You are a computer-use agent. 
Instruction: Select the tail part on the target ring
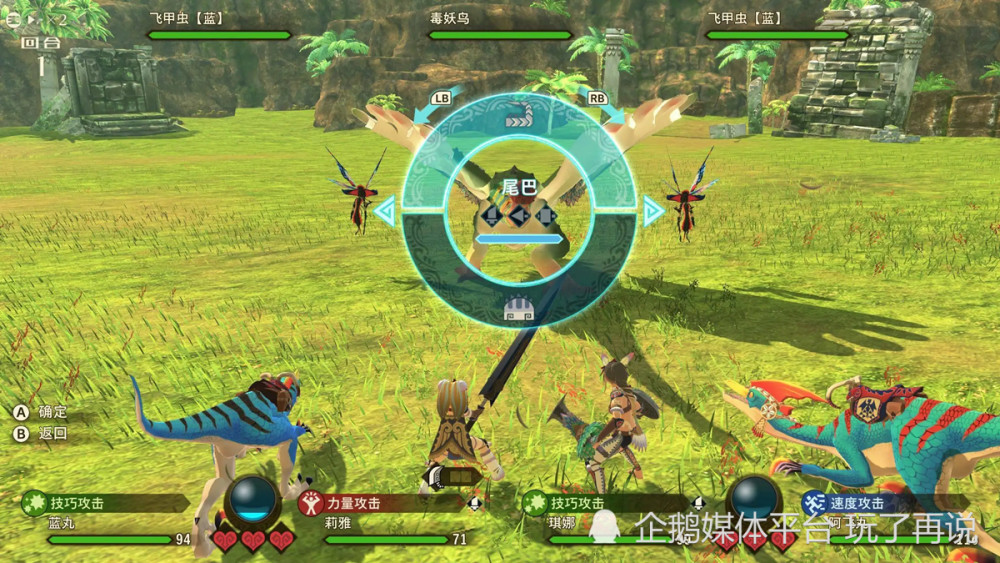coord(518,119)
